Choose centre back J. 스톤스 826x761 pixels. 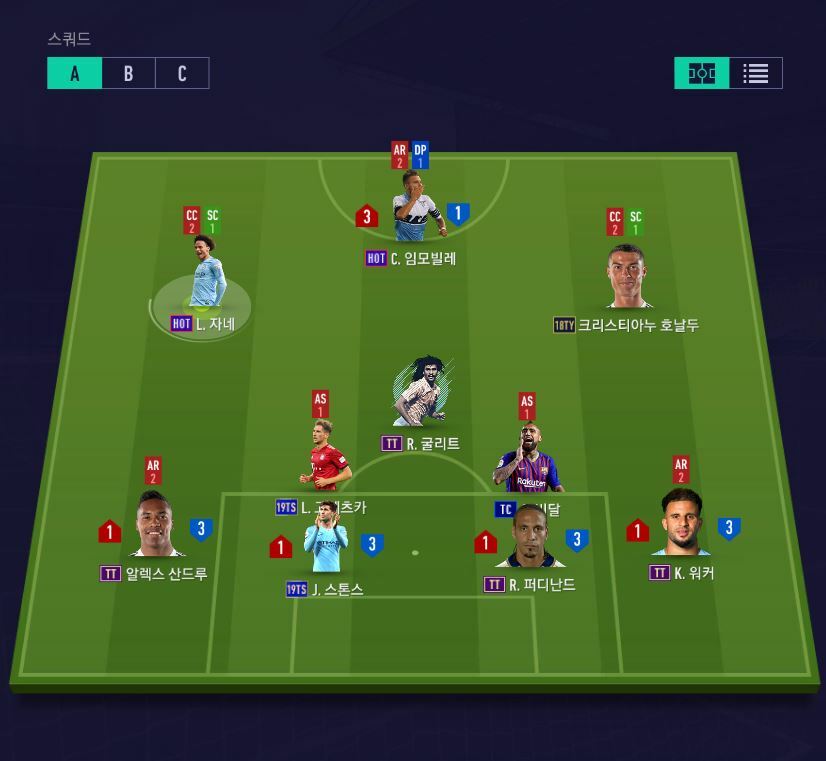tap(326, 543)
